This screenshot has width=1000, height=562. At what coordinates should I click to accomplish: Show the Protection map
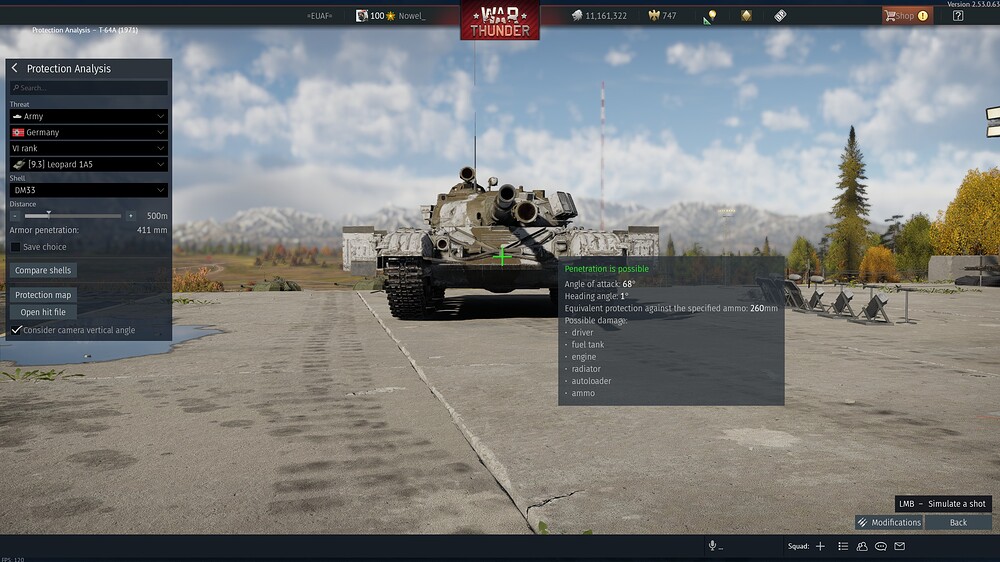(44, 295)
